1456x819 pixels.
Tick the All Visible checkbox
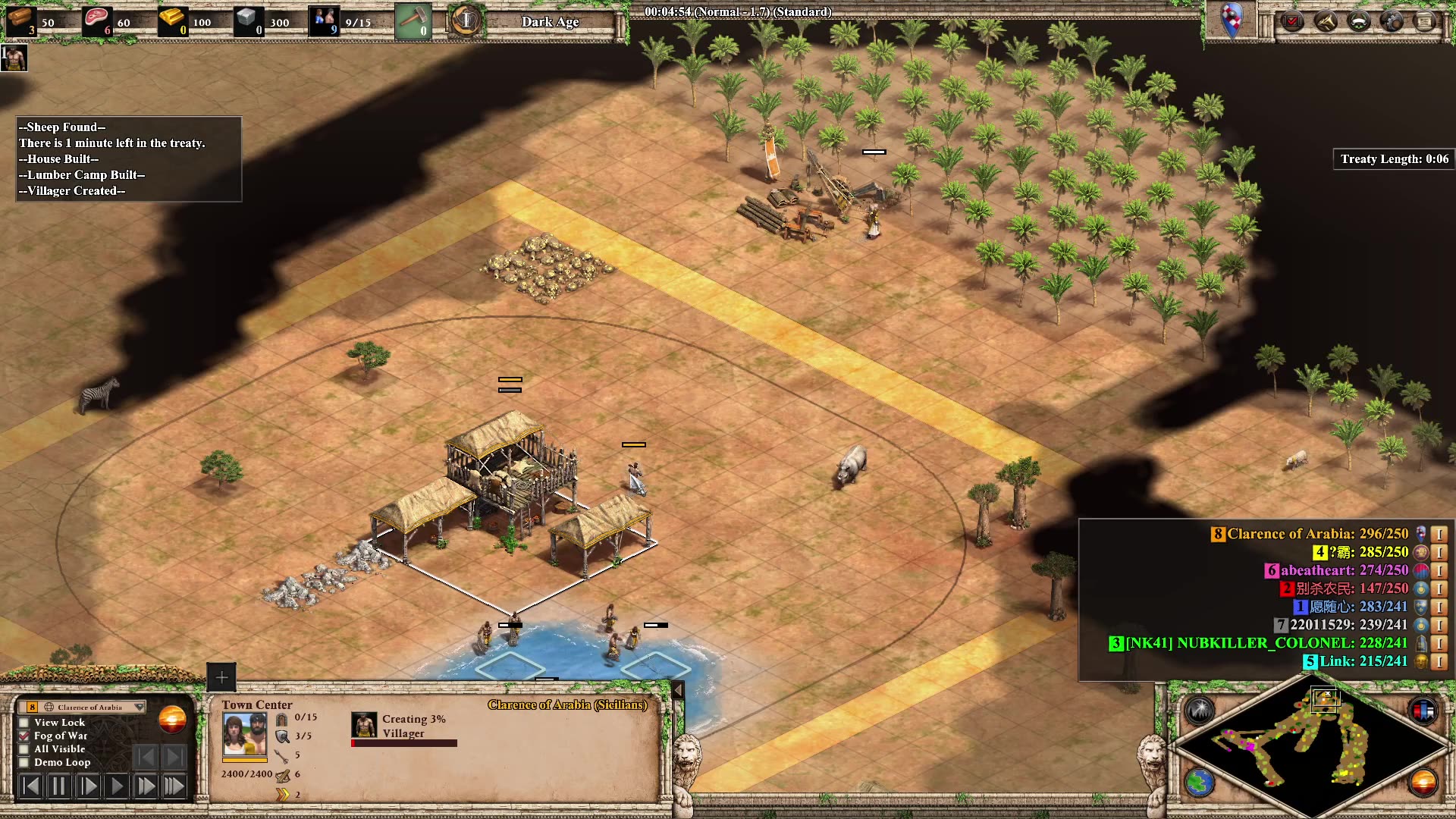(24, 749)
